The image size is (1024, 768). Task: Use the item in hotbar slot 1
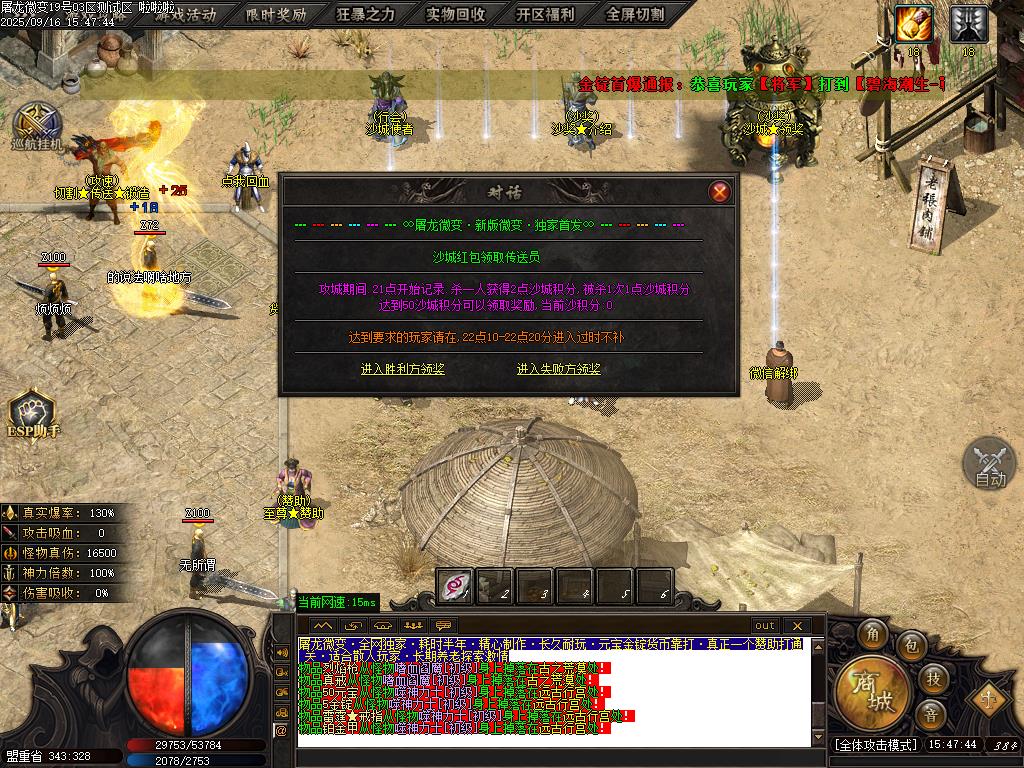tap(456, 586)
